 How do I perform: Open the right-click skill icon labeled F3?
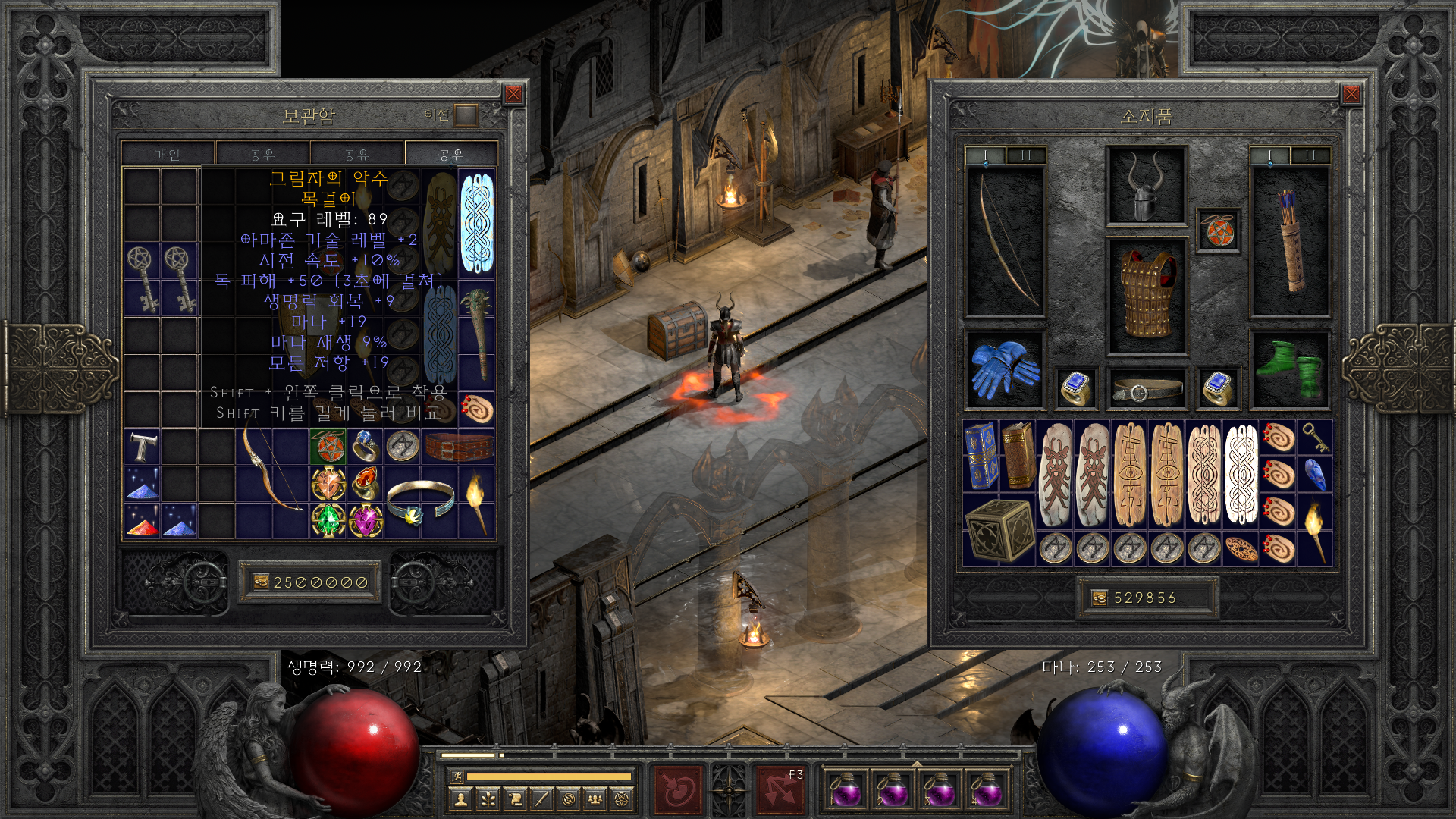(780, 789)
